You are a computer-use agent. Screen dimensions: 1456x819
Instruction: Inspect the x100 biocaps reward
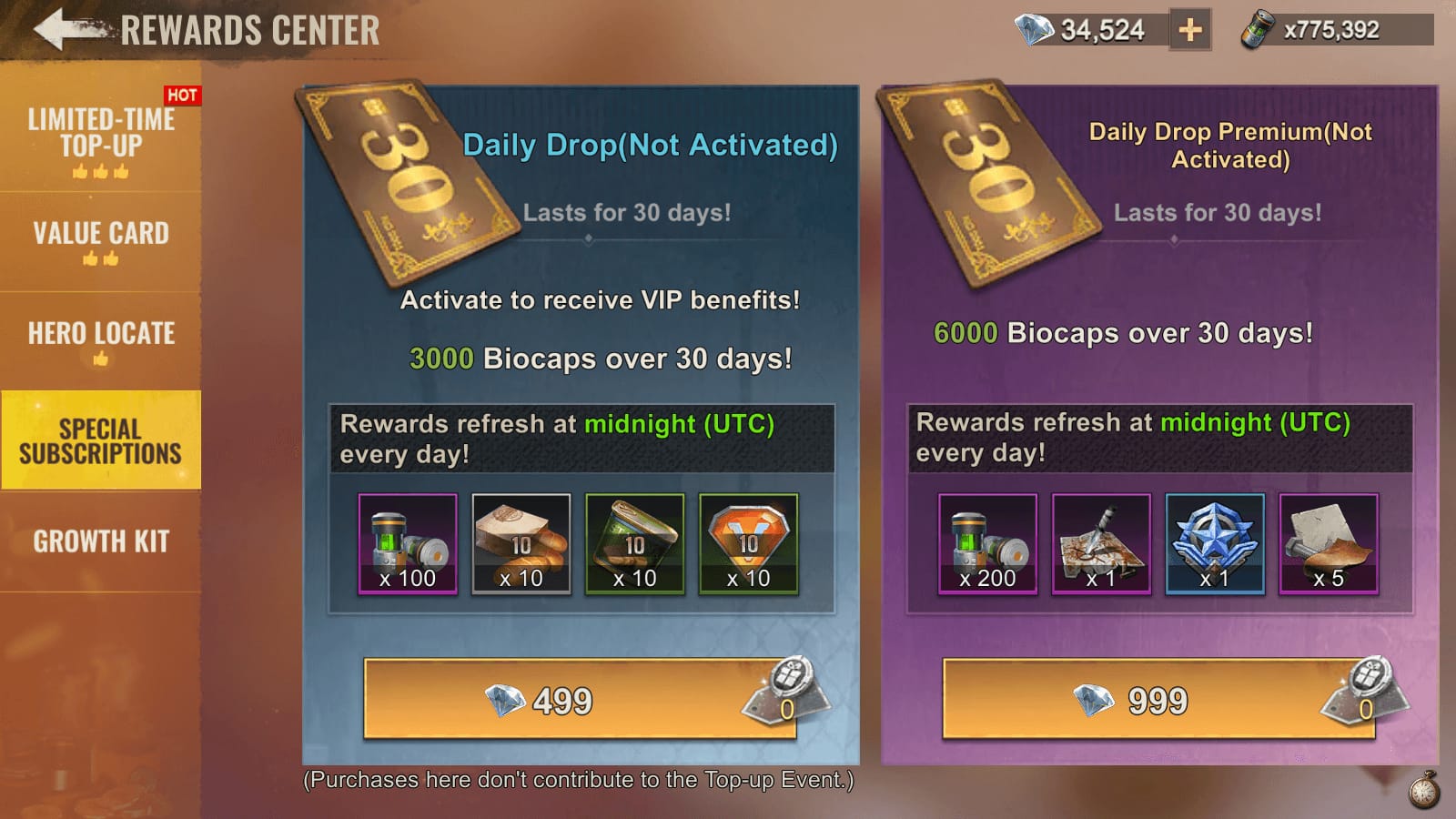pyautogui.click(x=408, y=544)
